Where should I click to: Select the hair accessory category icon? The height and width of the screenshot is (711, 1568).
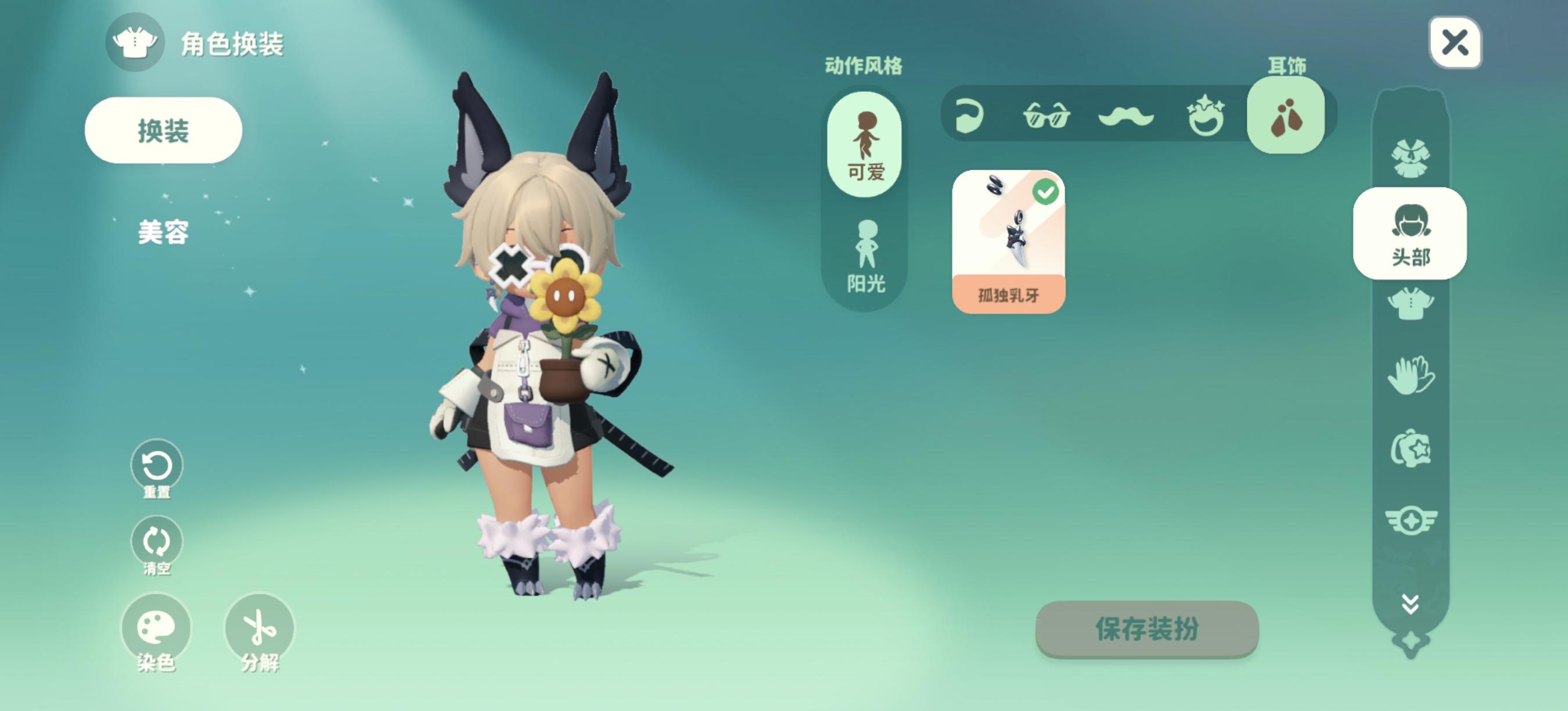(970, 118)
